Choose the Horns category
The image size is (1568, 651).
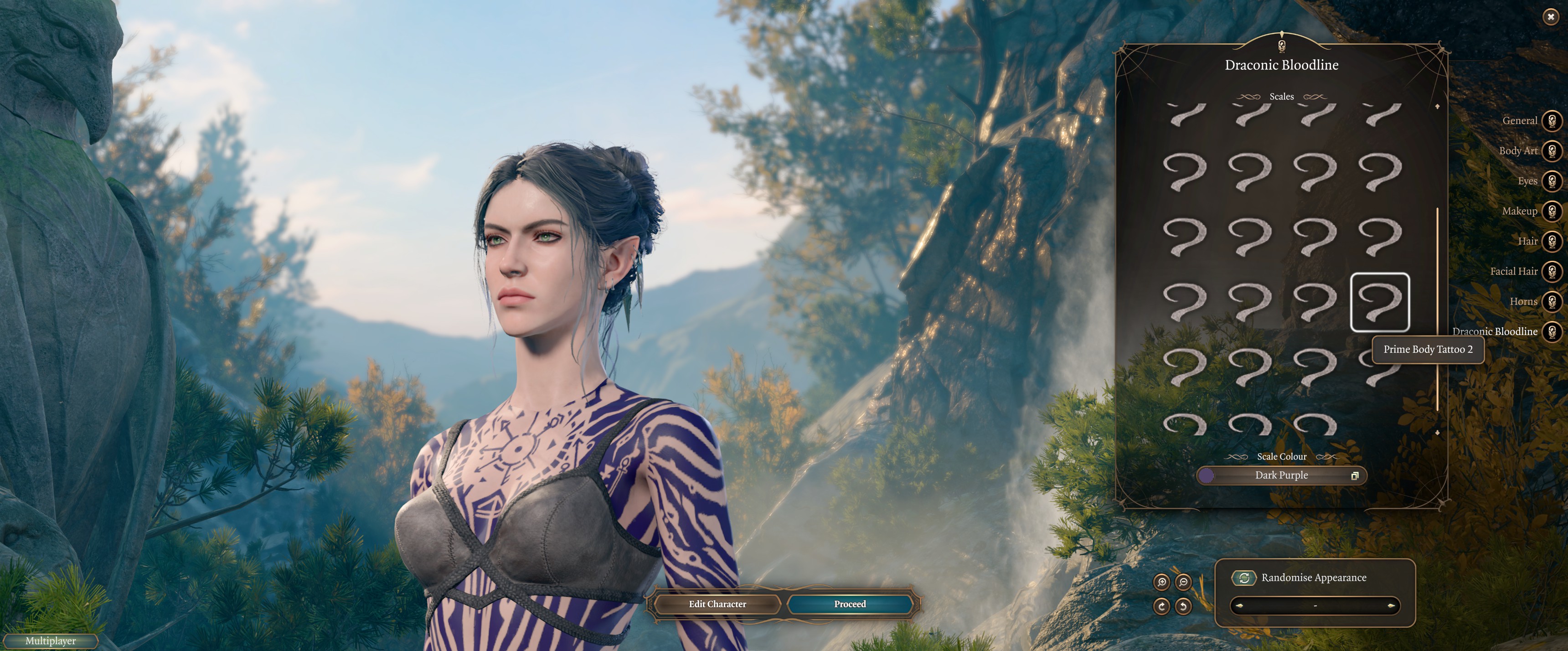click(x=1552, y=301)
